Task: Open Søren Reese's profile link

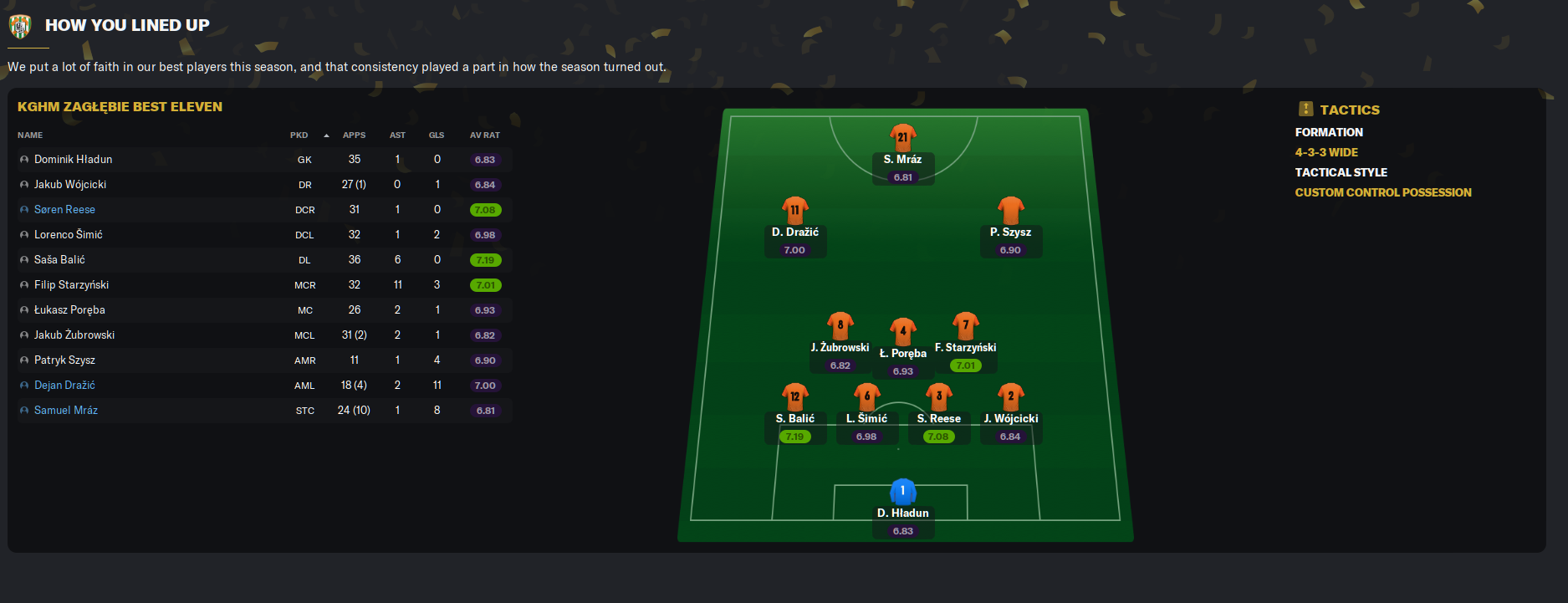Action: coord(64,210)
